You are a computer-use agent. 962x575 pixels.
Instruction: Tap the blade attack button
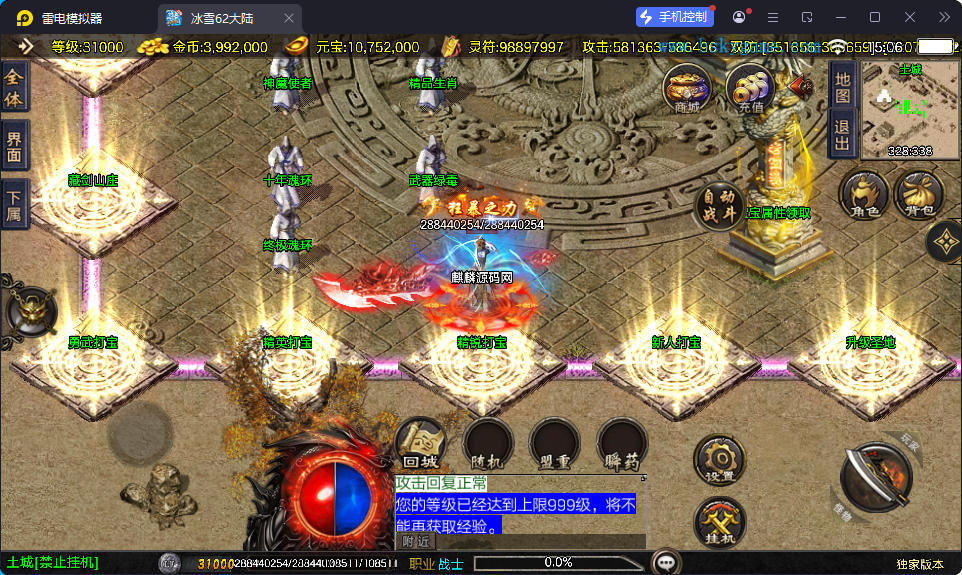(874, 478)
